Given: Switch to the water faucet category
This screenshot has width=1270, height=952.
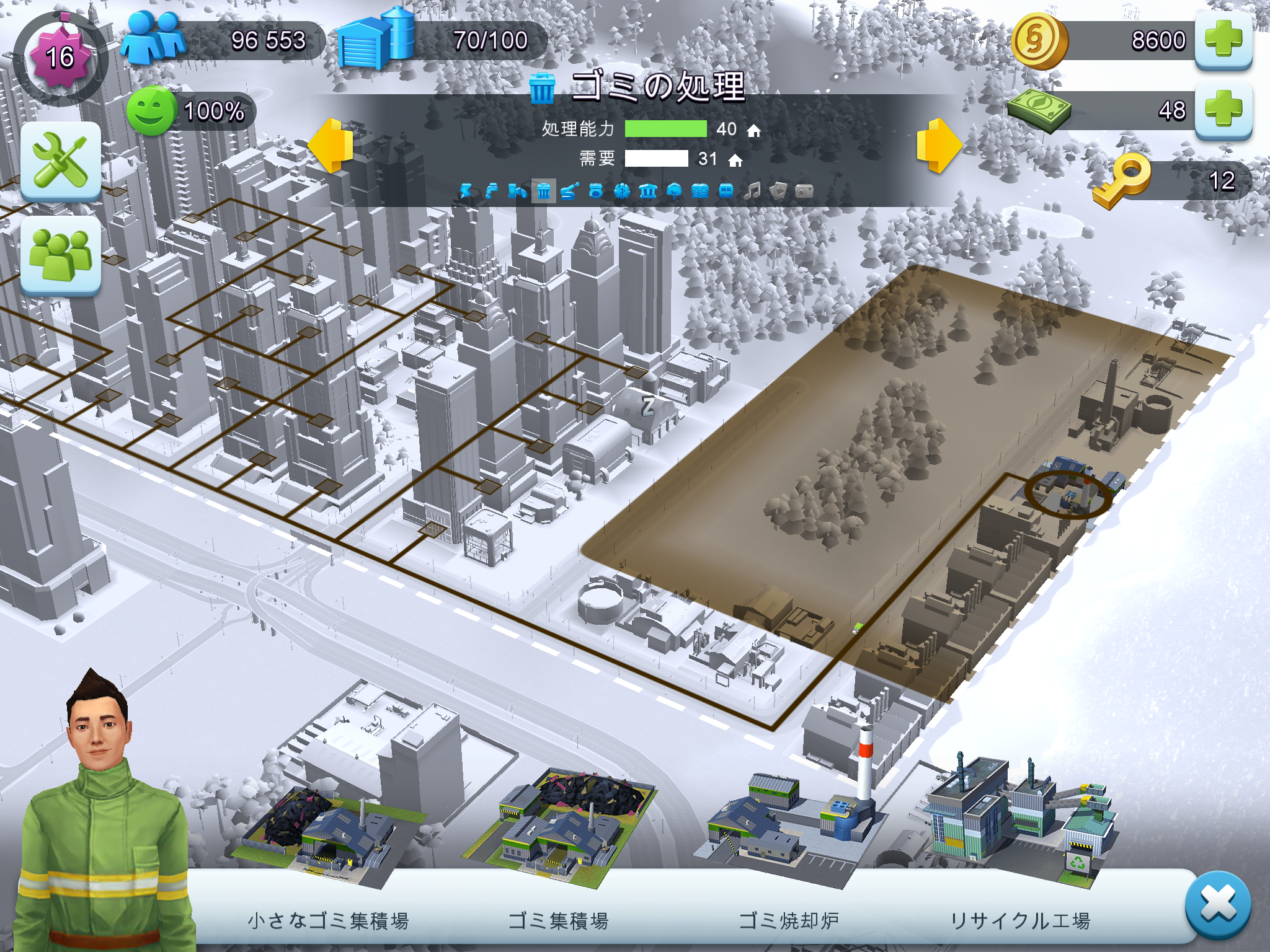Looking at the screenshot, I should 492,191.
